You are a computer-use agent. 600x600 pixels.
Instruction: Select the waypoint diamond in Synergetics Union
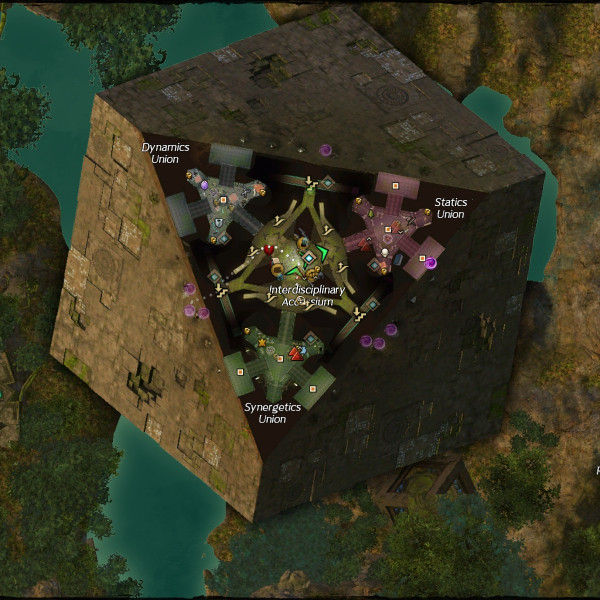(312, 340)
